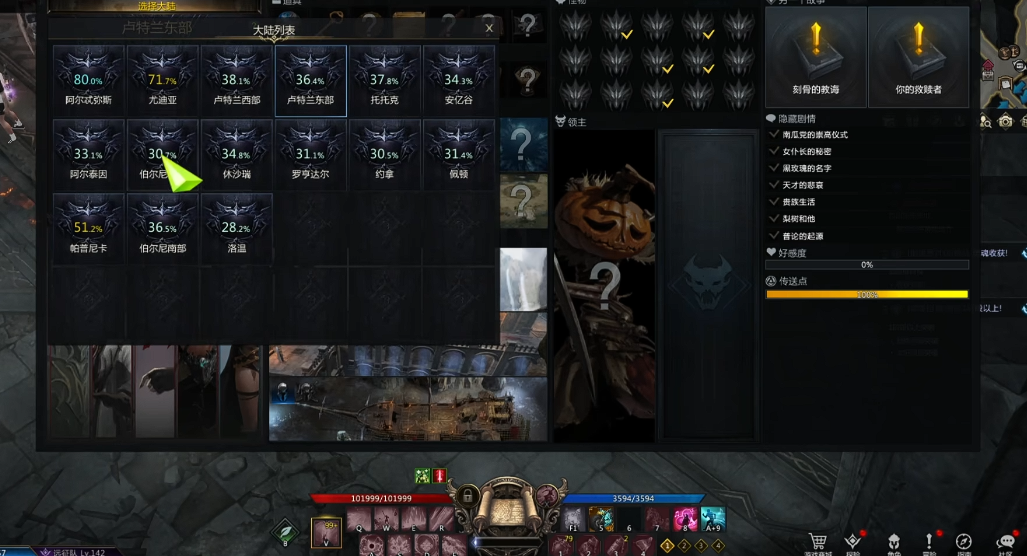This screenshot has width=1027, height=556.
Task: Choose the 约拿 continent tile
Action: 385,154
